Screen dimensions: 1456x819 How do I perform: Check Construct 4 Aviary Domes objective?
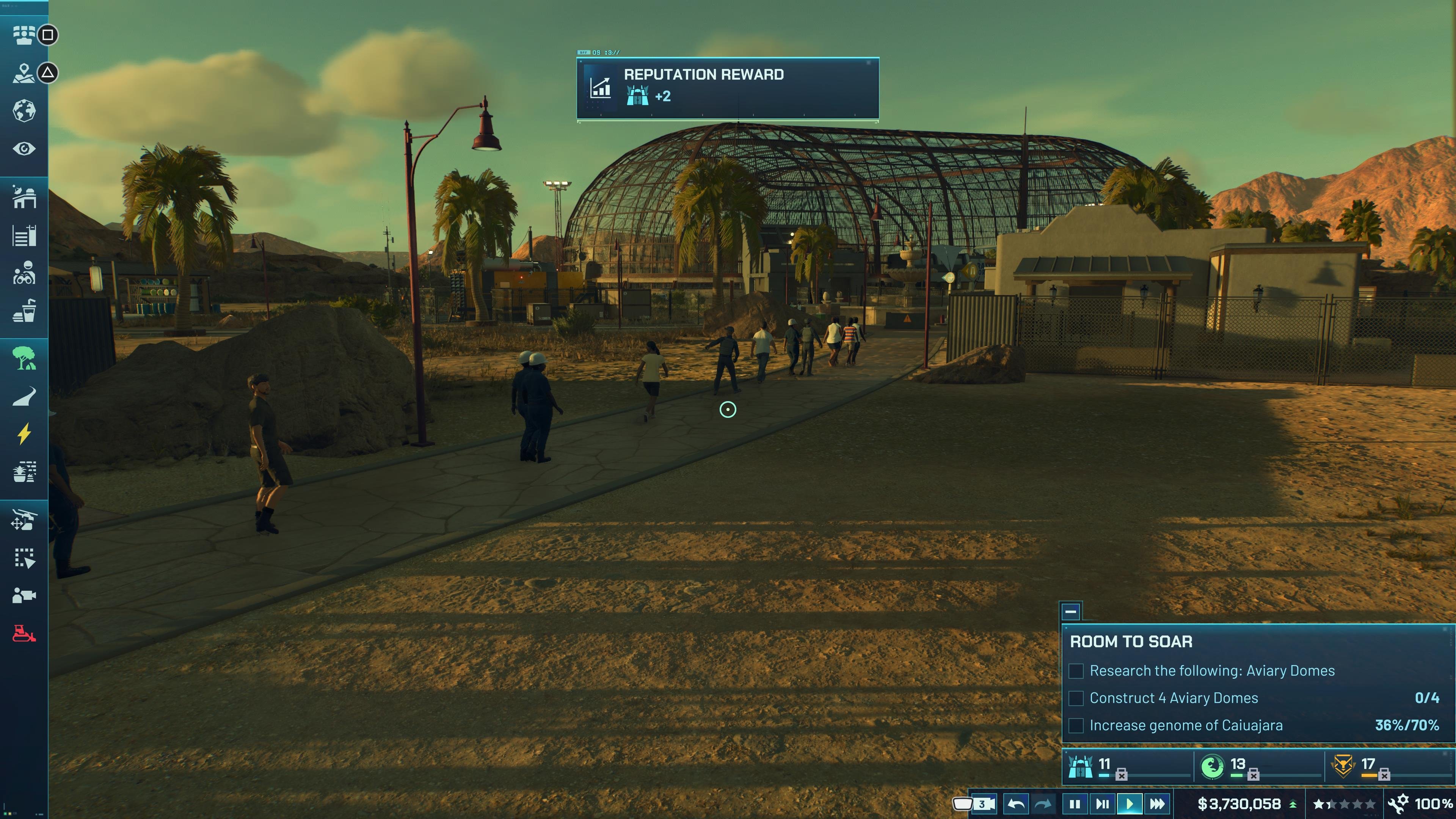[1076, 698]
